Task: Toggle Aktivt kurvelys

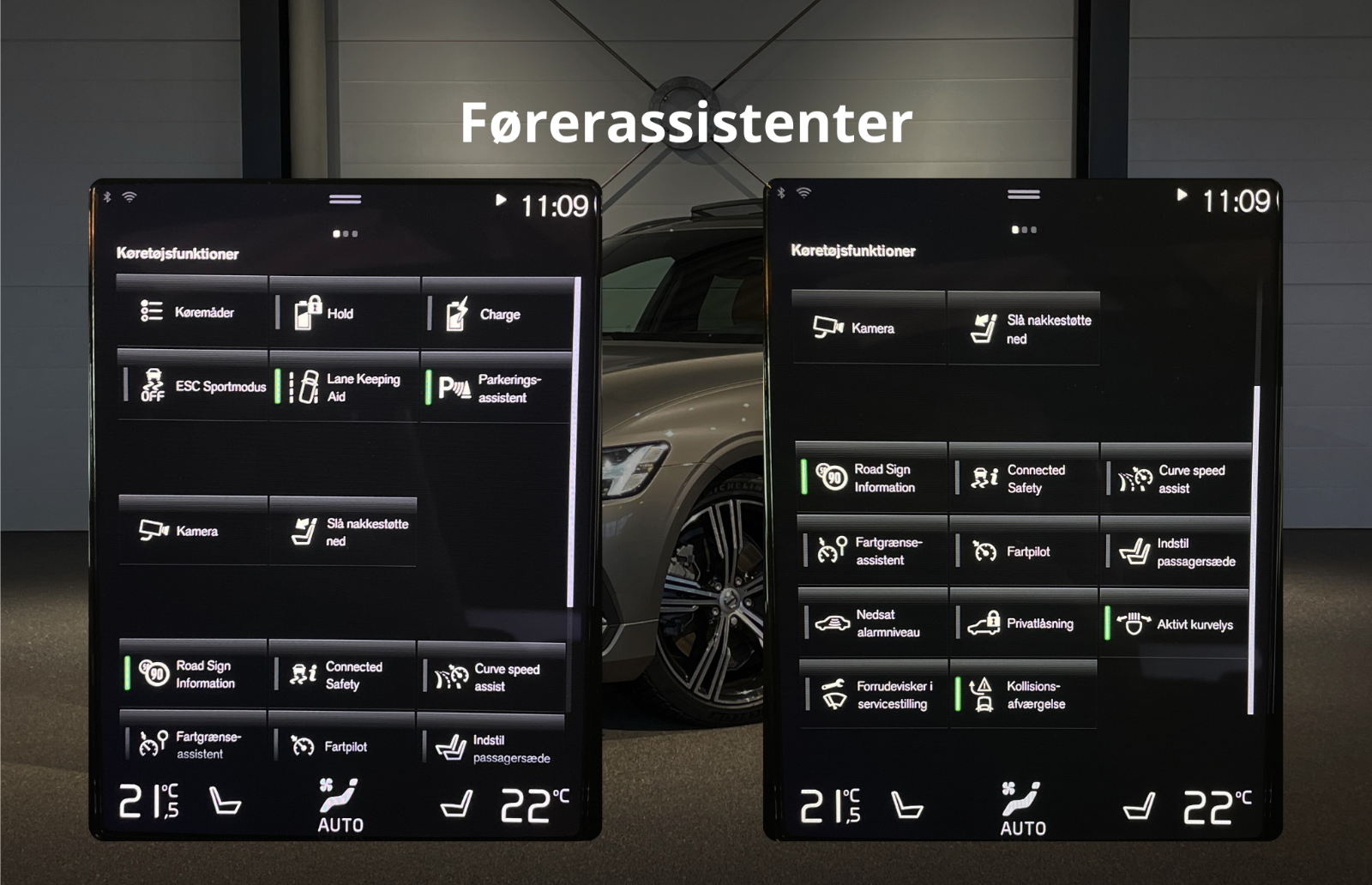Action: (1176, 624)
